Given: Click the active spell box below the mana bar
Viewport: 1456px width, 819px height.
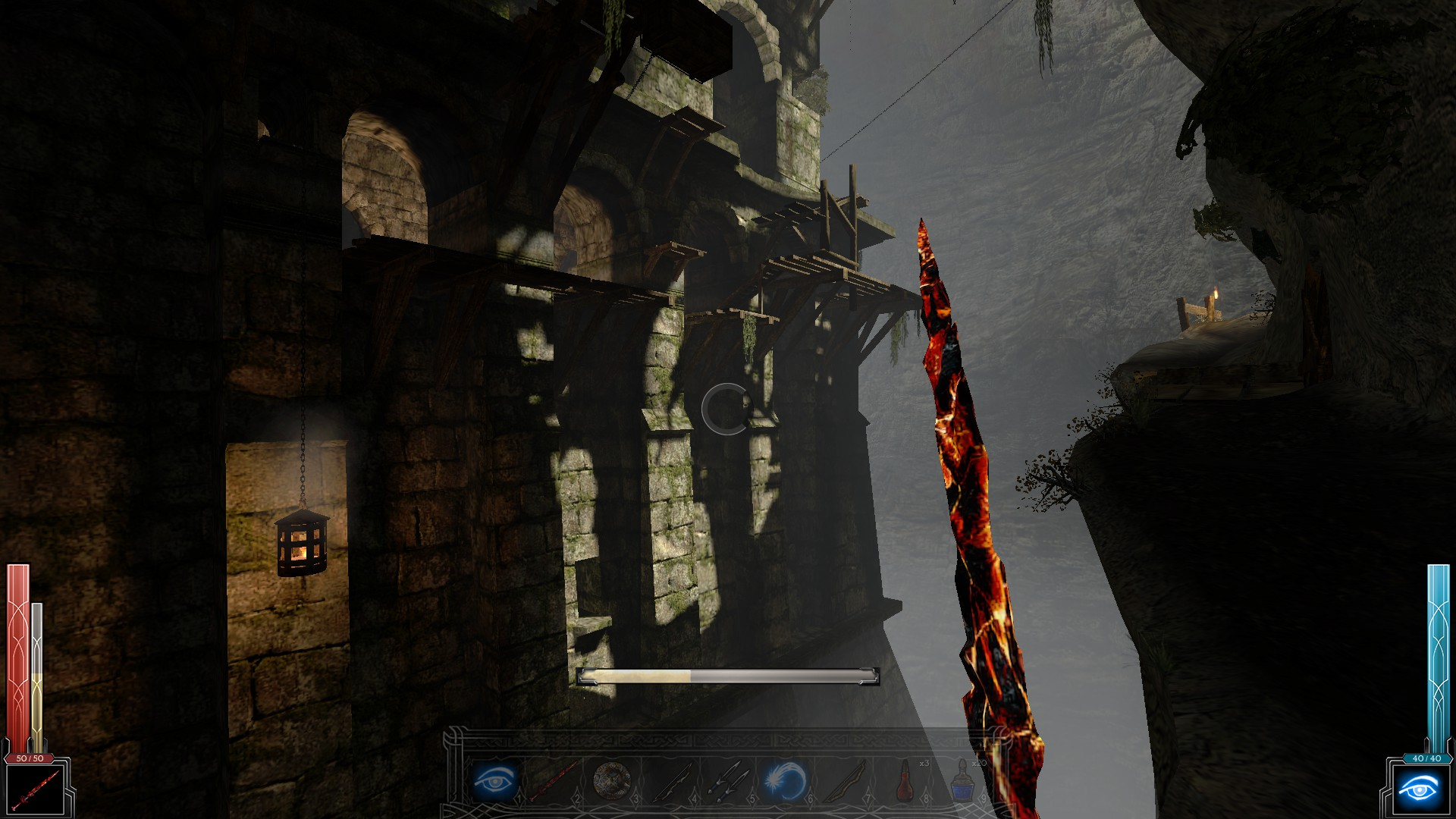Looking at the screenshot, I should point(1418,789).
